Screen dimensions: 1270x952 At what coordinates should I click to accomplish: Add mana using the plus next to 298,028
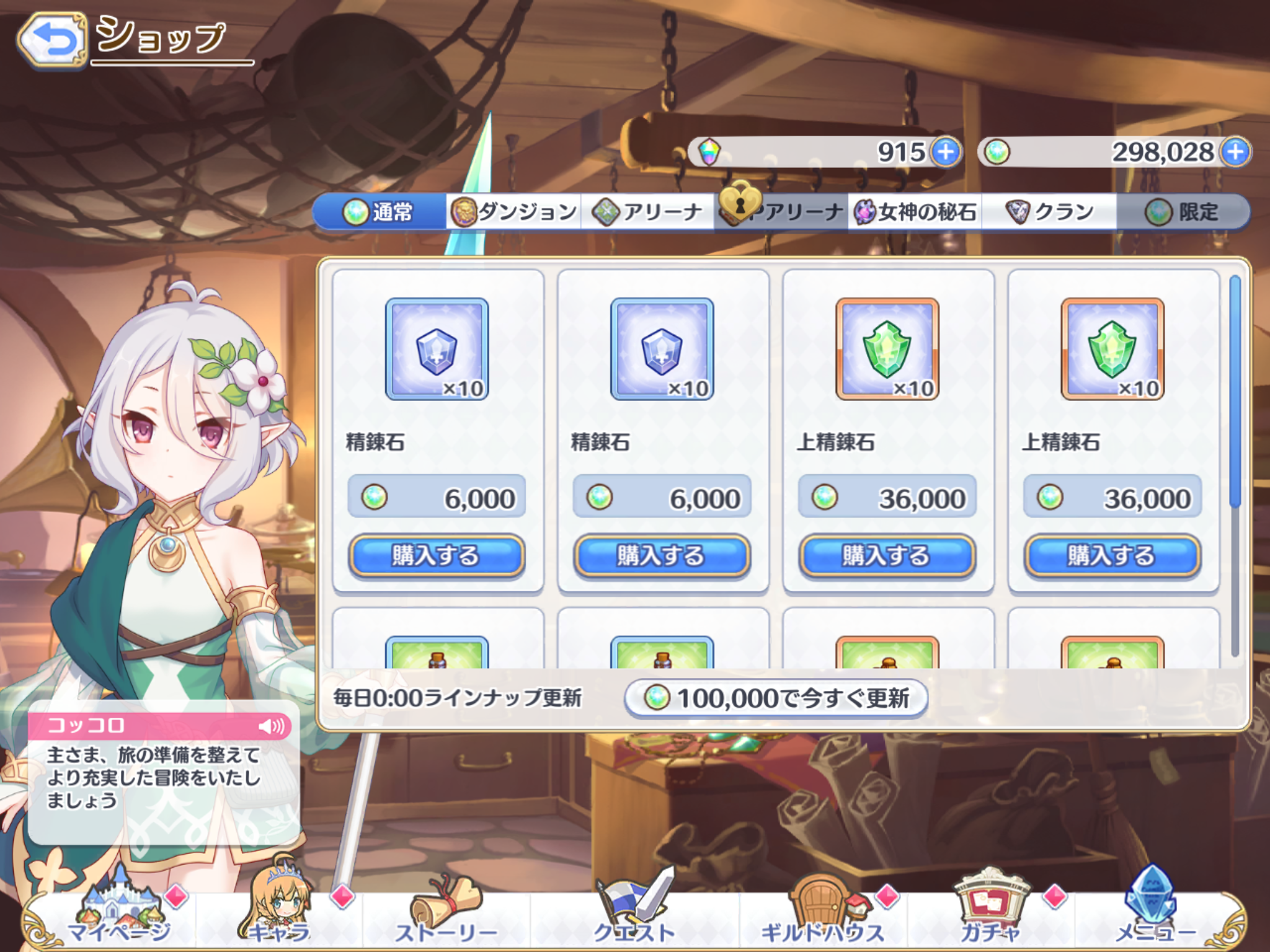tap(1236, 150)
